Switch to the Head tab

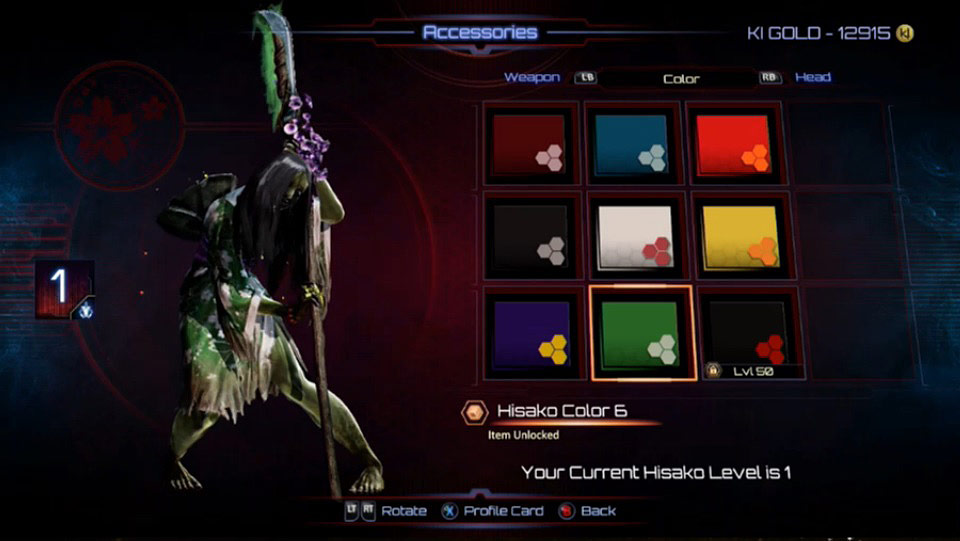coord(812,77)
